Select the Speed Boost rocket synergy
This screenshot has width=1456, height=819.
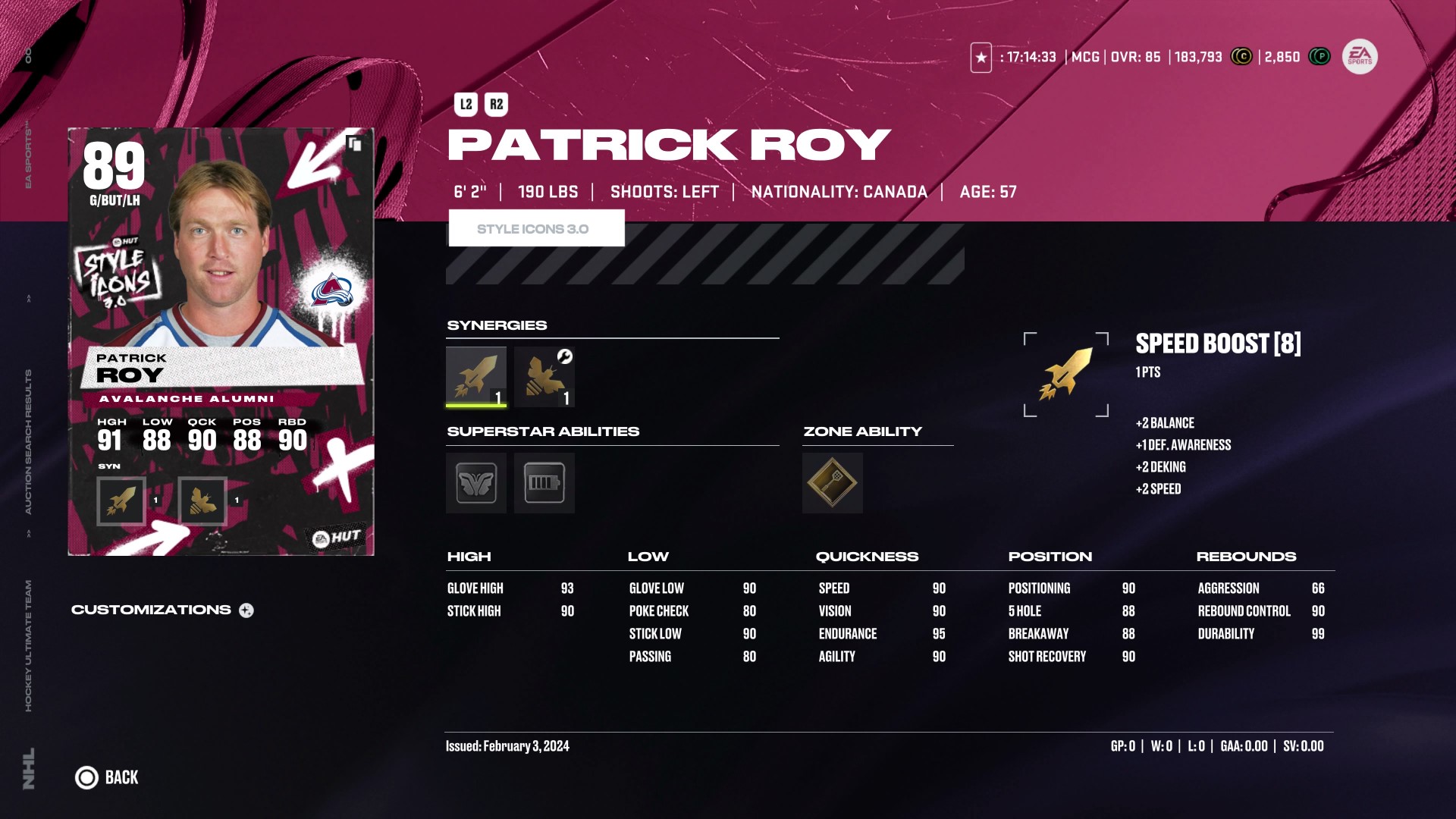click(x=475, y=376)
